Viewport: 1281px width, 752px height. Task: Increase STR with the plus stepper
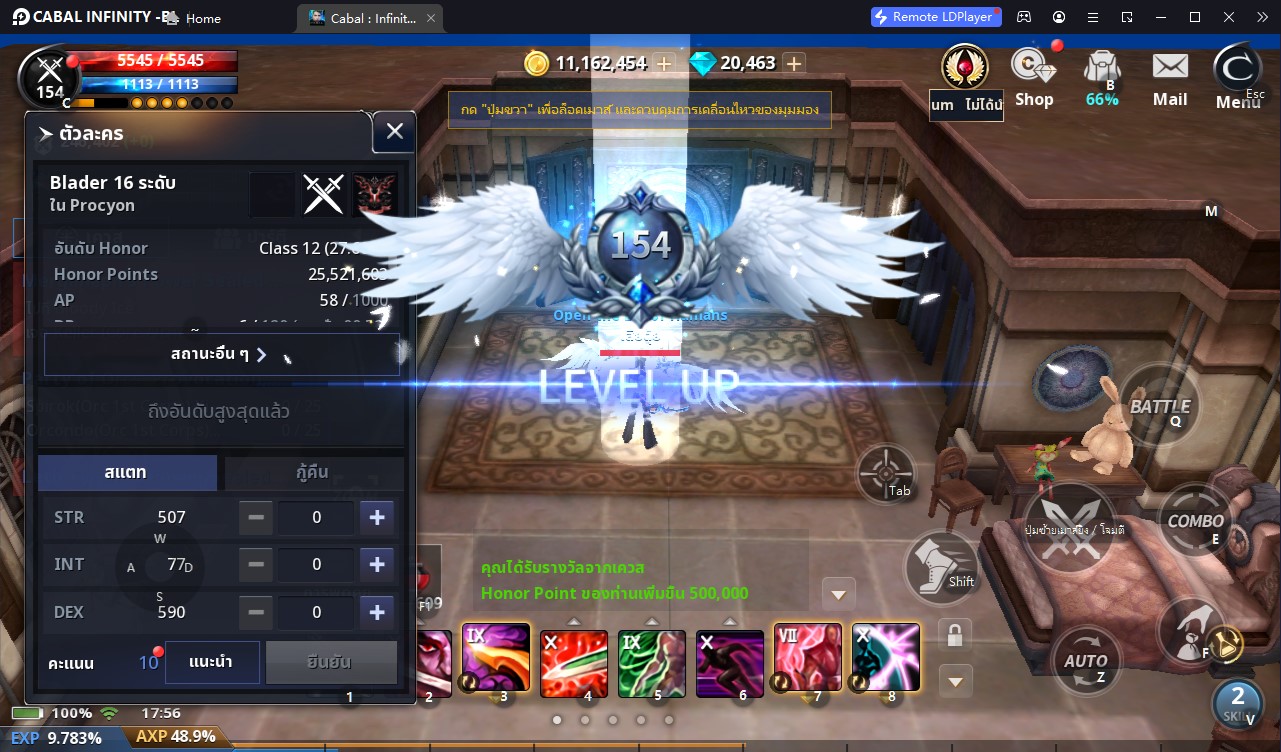point(377,517)
